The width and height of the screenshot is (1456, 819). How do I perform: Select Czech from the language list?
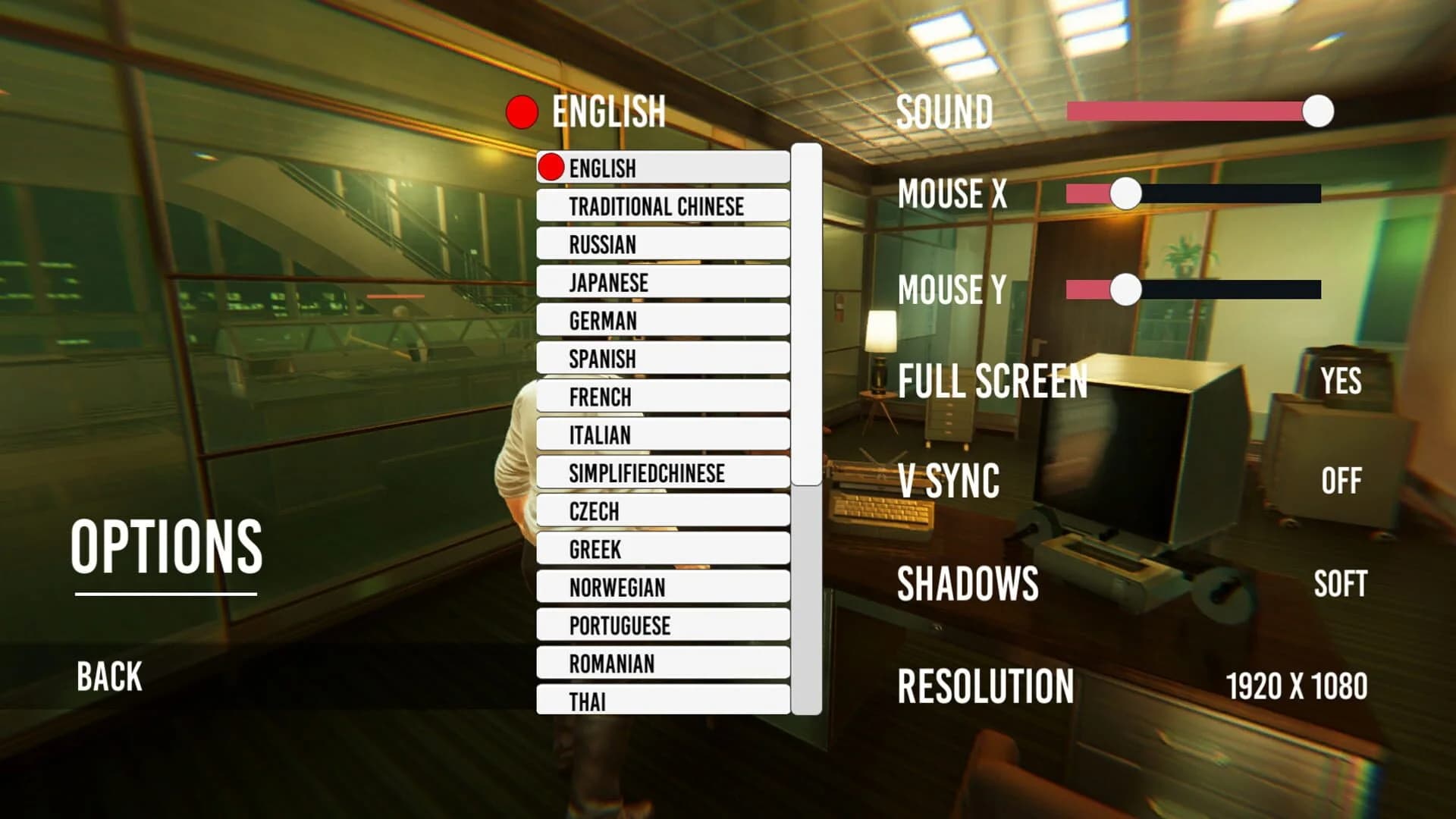coord(662,511)
